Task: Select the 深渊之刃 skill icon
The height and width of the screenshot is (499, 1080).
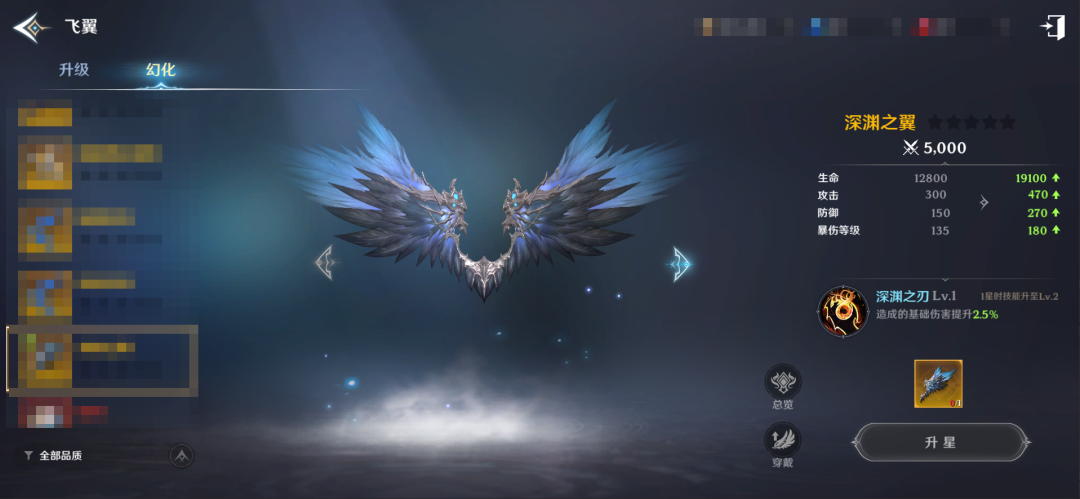Action: point(842,311)
